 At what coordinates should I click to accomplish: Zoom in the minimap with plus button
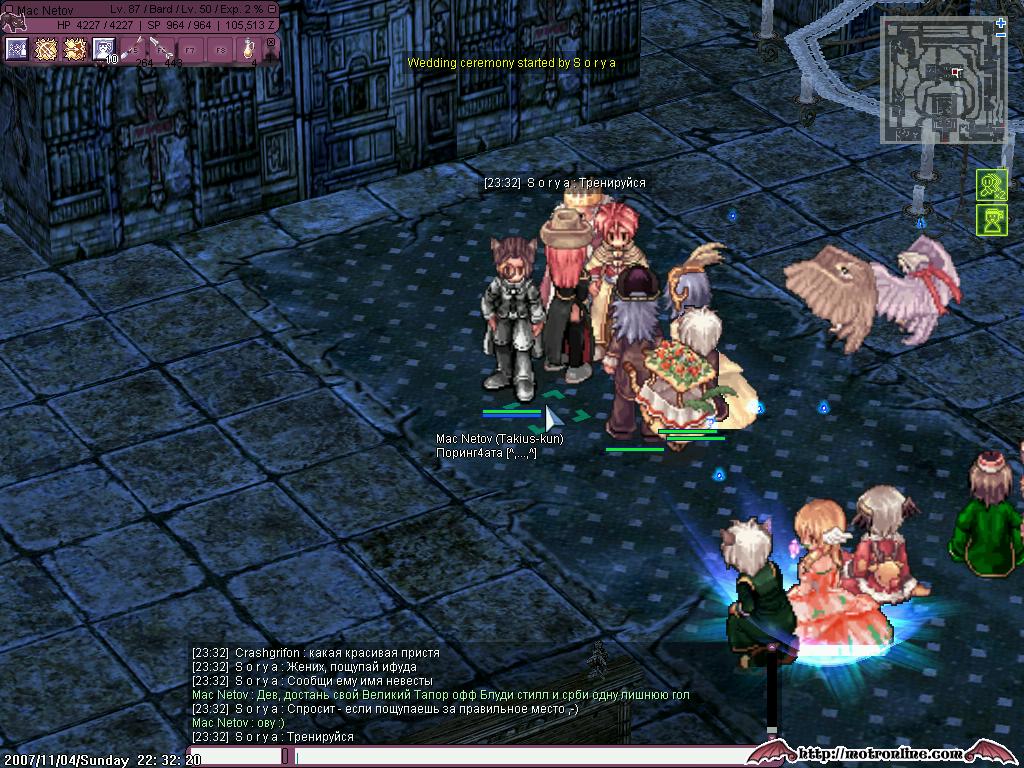[1001, 22]
